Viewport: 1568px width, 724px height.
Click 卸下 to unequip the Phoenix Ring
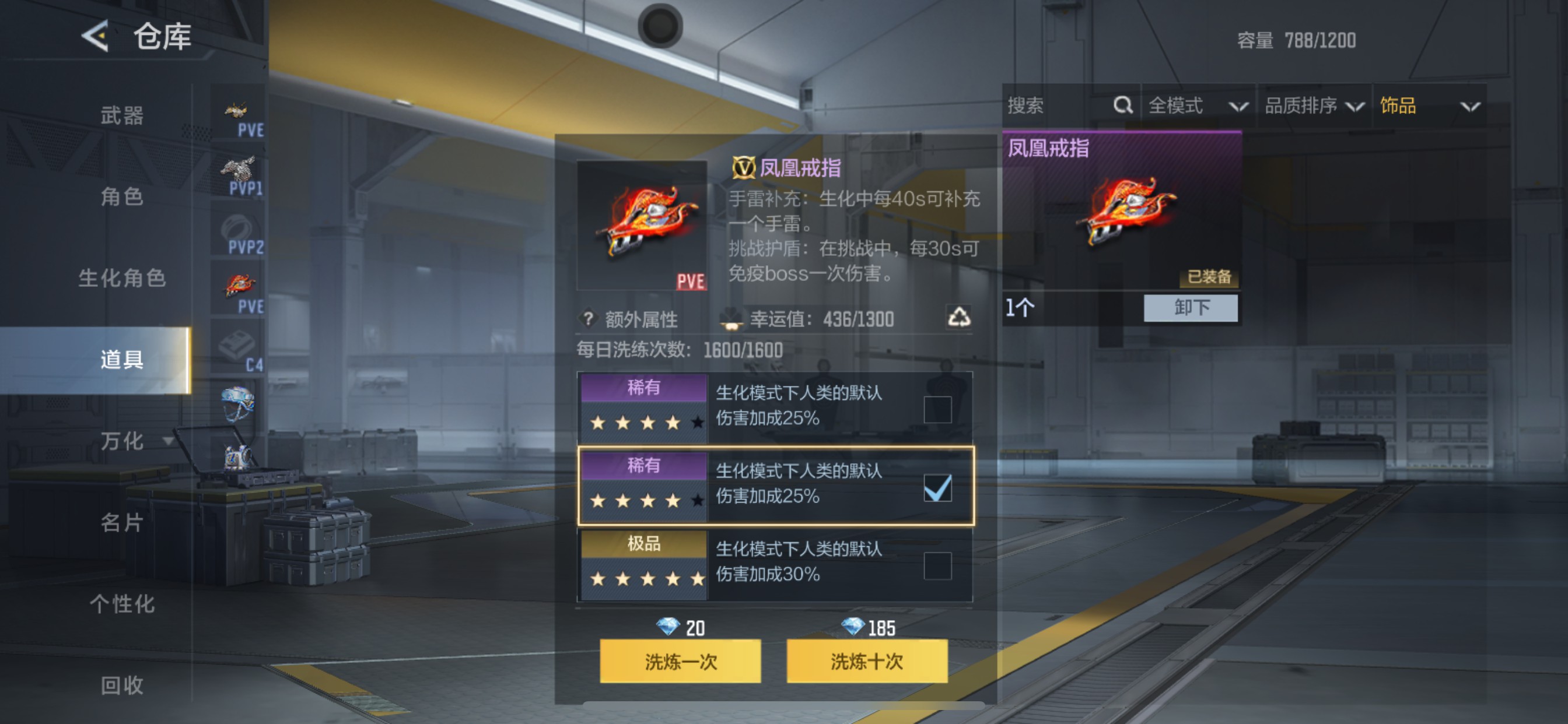click(1191, 308)
